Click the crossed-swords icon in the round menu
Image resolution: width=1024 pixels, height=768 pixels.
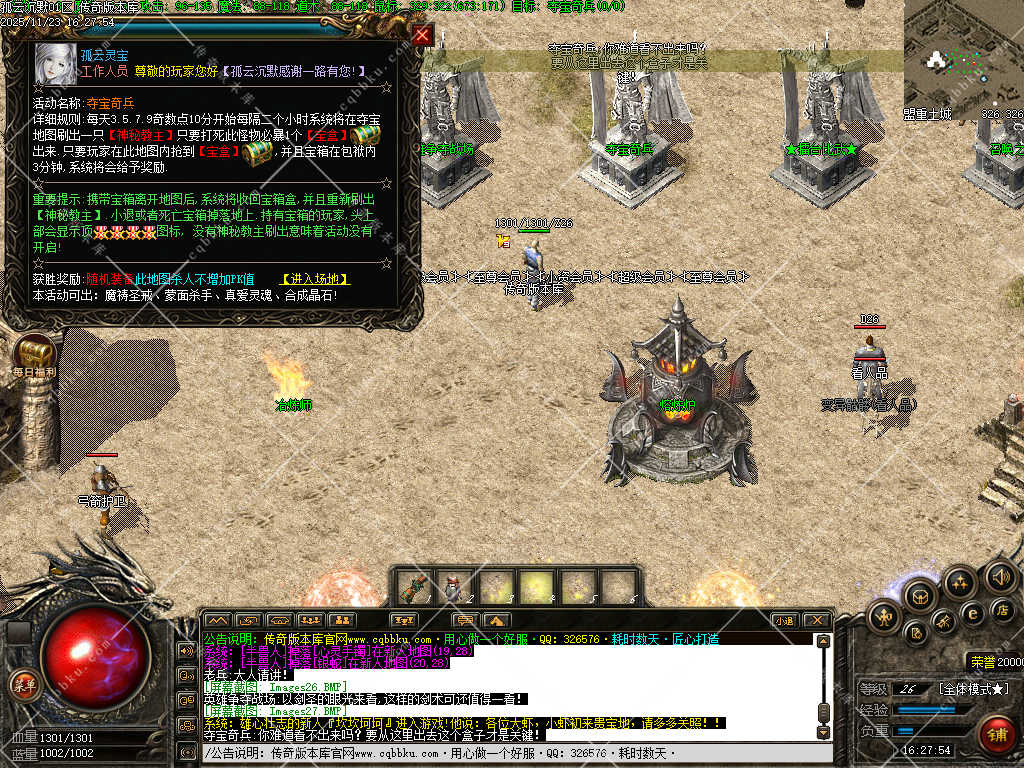(943, 622)
